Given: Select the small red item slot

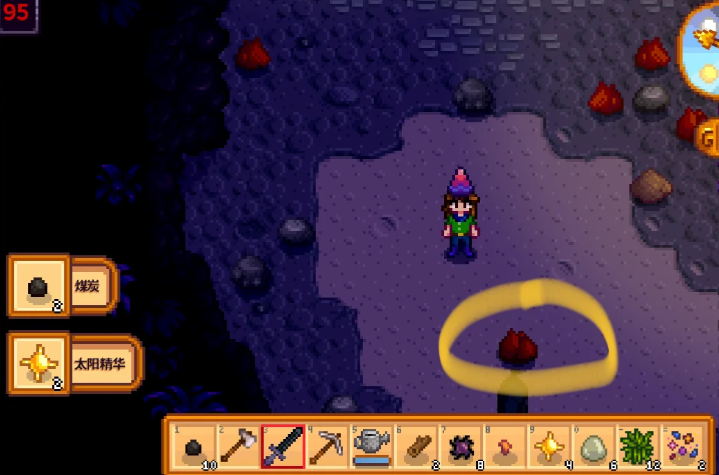Looking at the screenshot, I should pyautogui.click(x=503, y=446).
